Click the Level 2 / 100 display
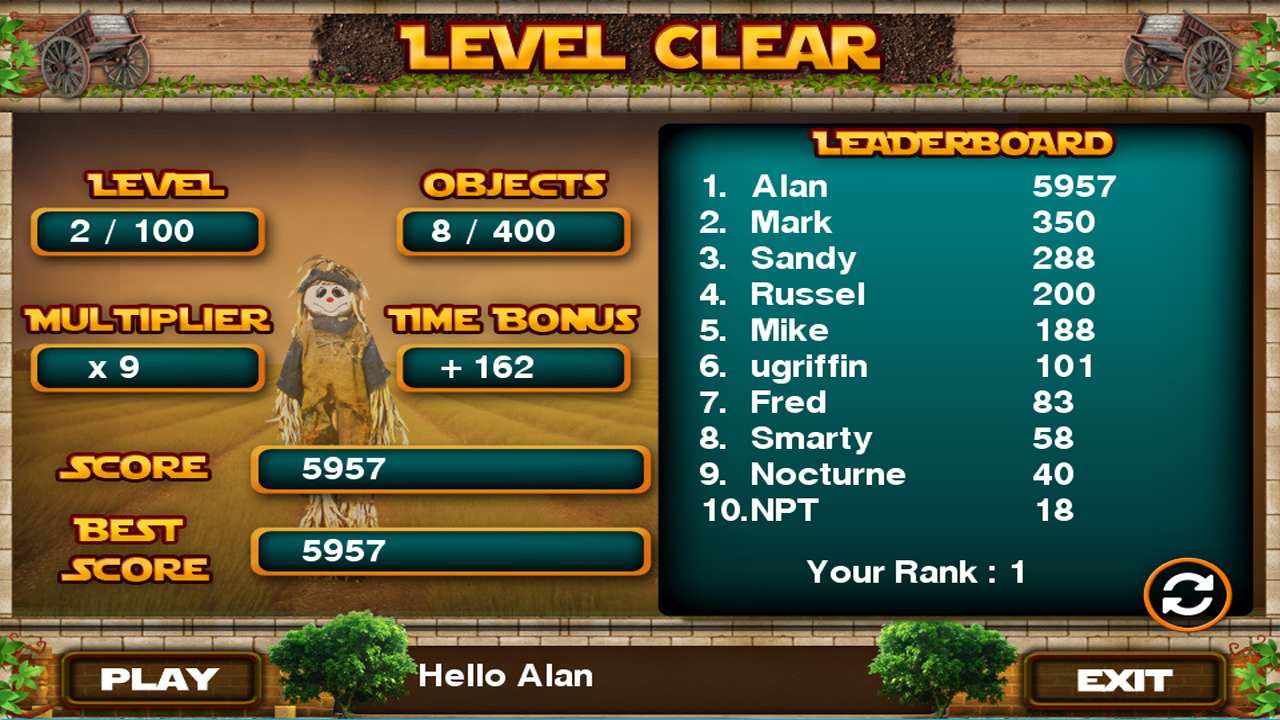 (148, 231)
